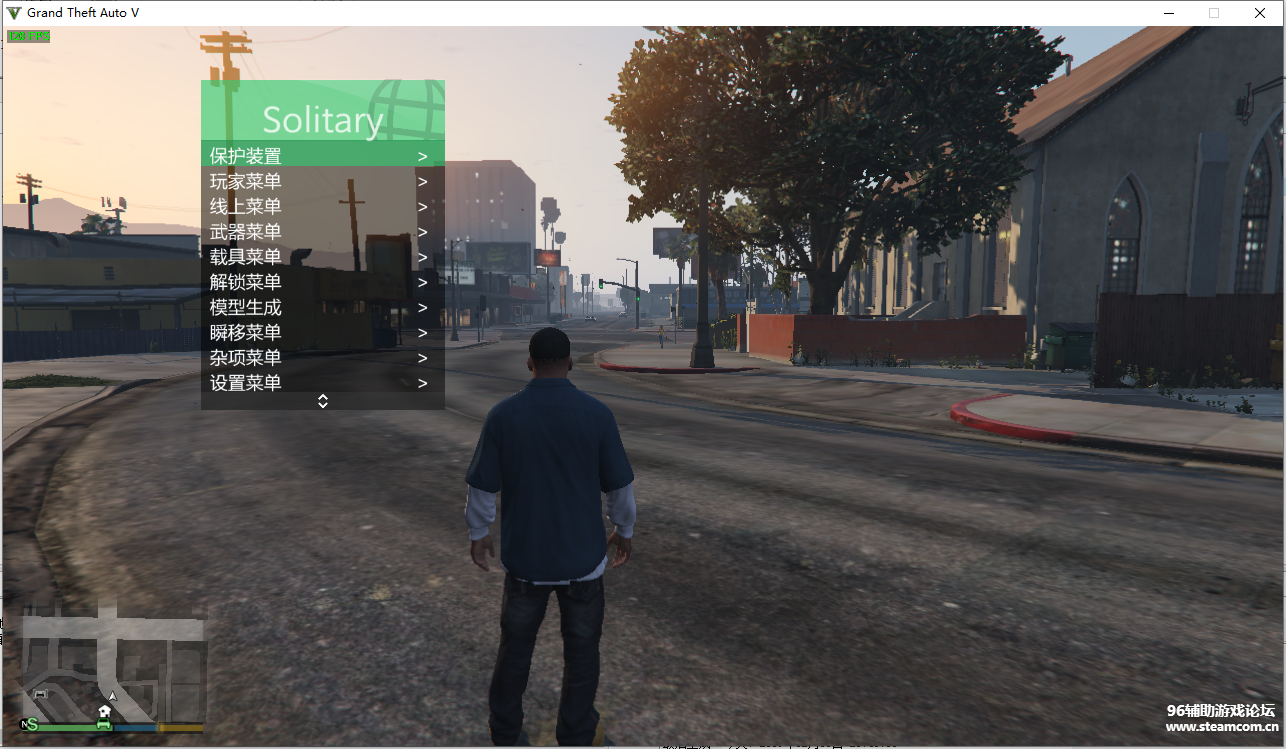Select the 设置菜单 settings entry
1286x749 pixels.
[322, 383]
